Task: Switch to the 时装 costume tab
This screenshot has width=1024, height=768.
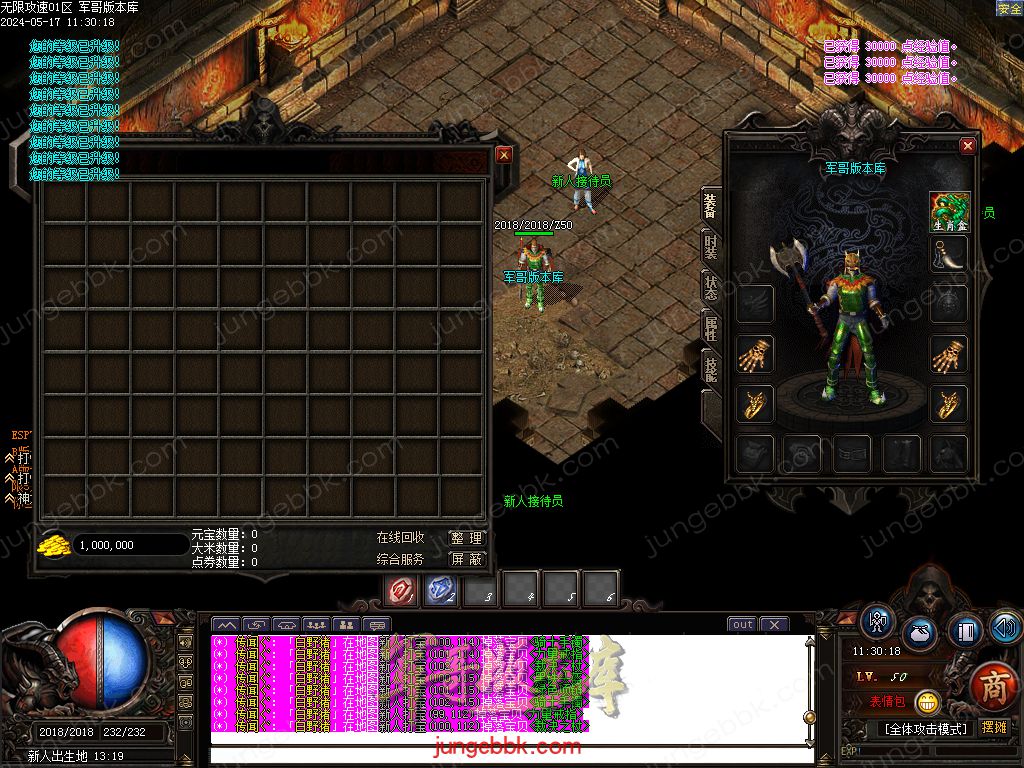Action: tap(710, 248)
